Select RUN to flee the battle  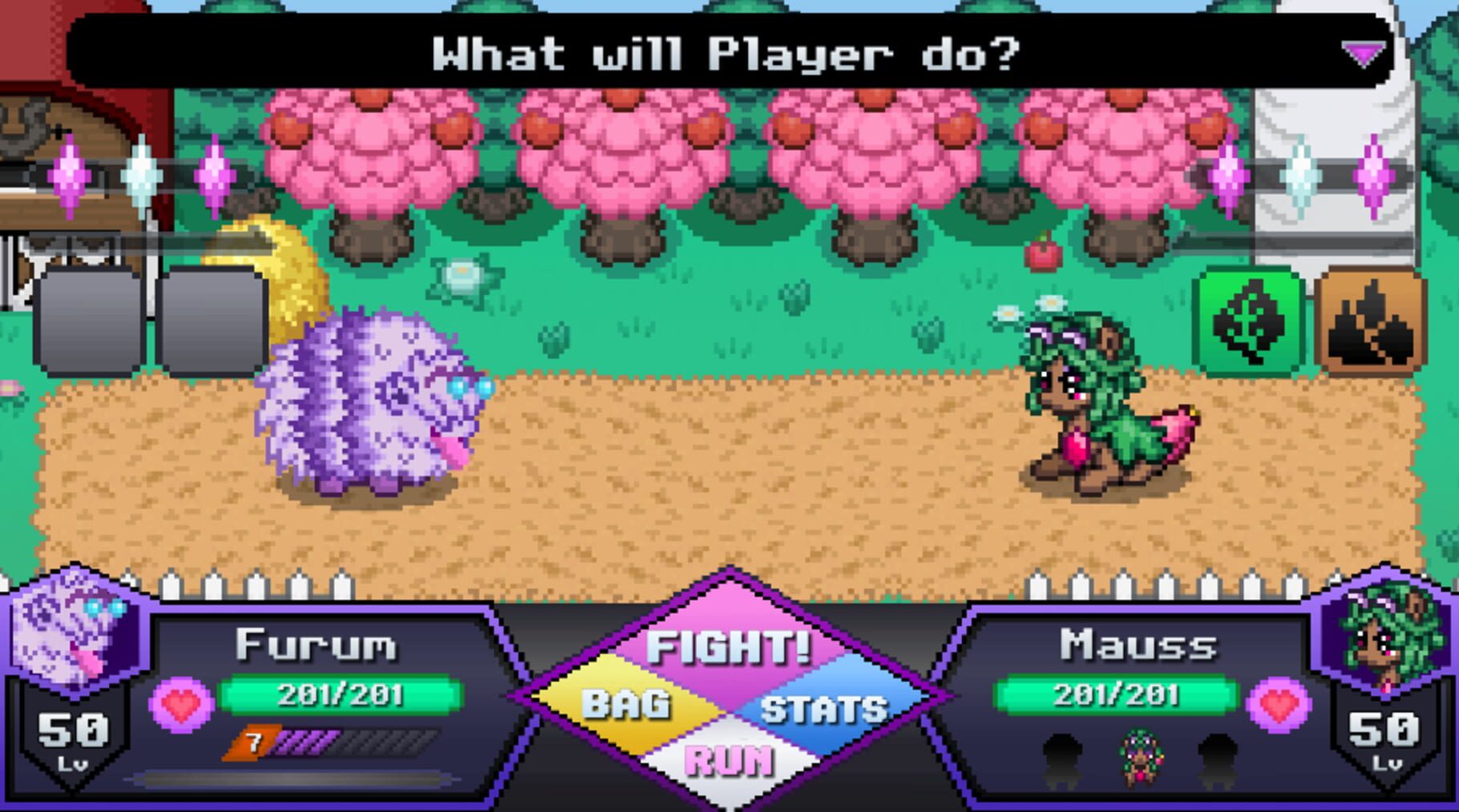tap(728, 761)
